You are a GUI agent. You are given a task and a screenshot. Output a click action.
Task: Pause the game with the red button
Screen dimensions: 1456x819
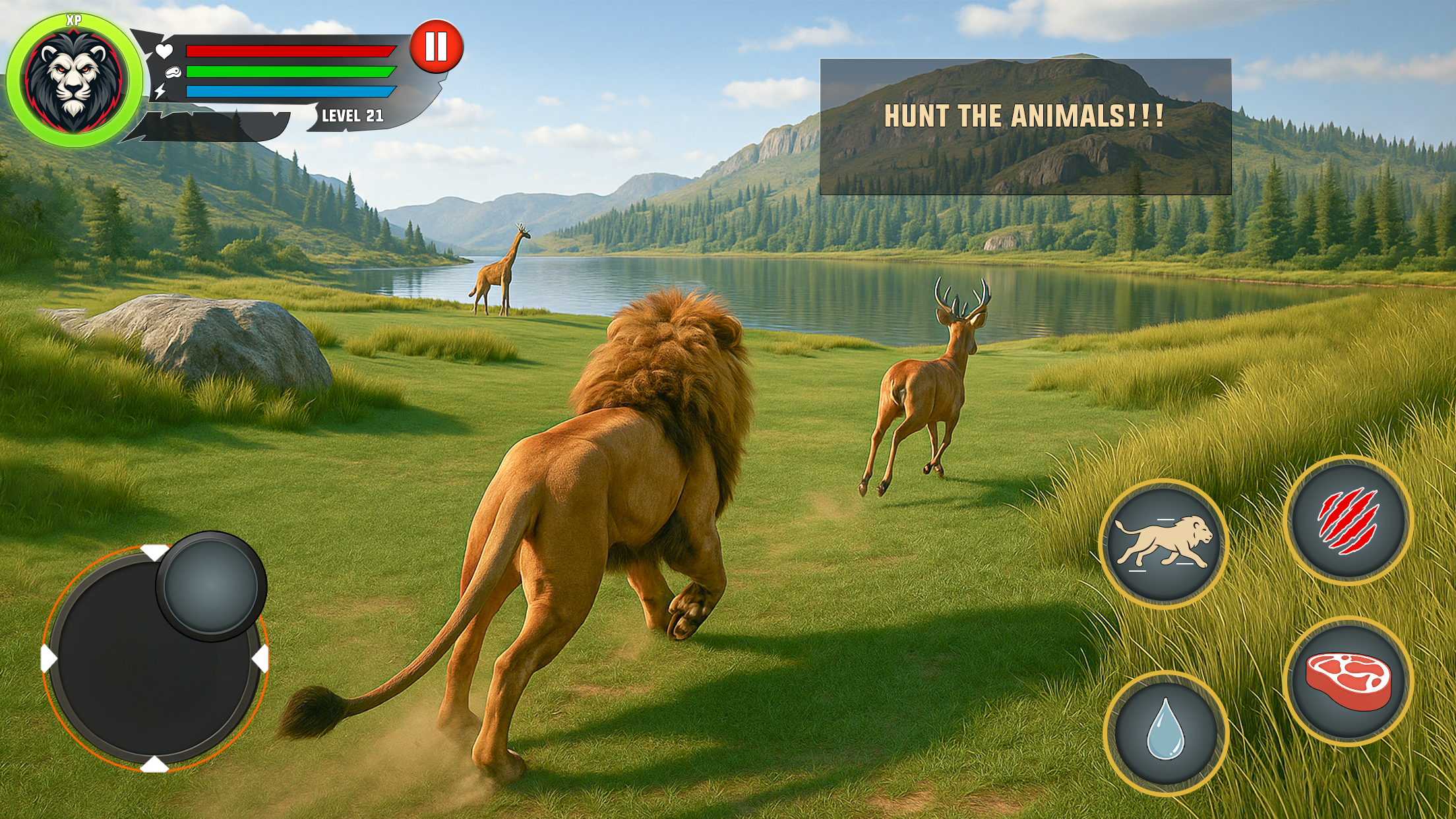(437, 47)
